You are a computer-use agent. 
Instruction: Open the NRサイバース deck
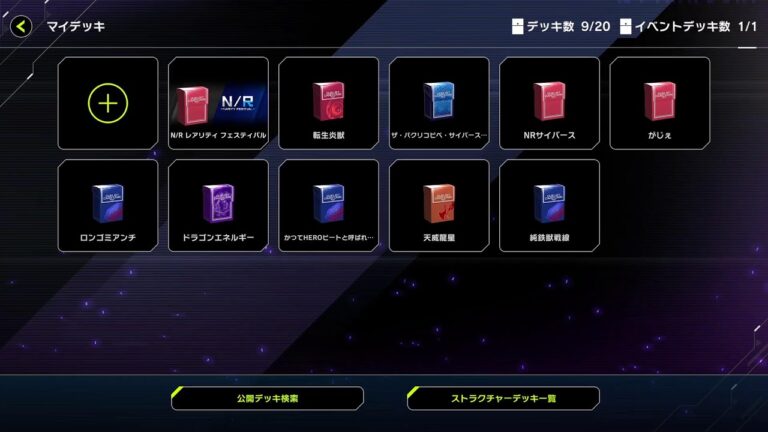point(549,103)
